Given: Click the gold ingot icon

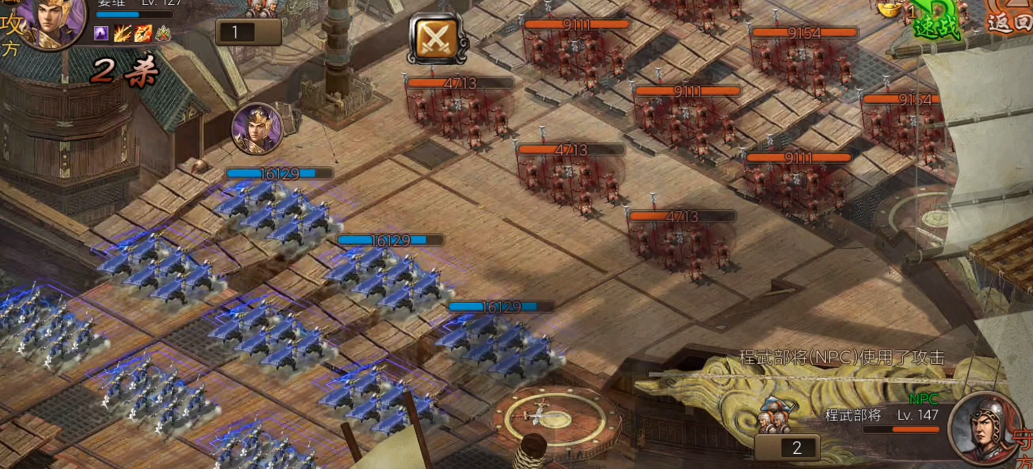Looking at the screenshot, I should [888, 8].
